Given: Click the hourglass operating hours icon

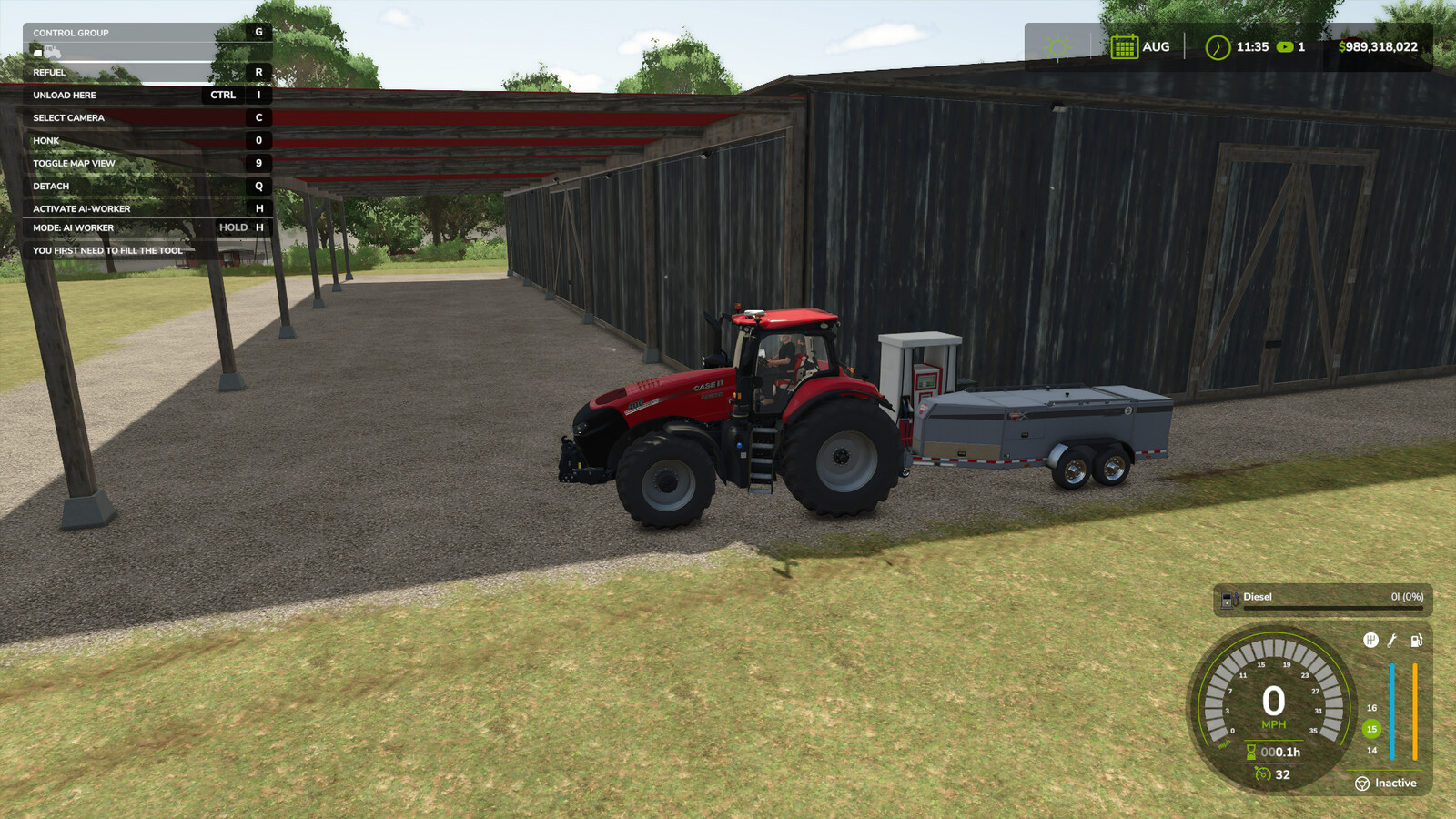Looking at the screenshot, I should (1250, 752).
